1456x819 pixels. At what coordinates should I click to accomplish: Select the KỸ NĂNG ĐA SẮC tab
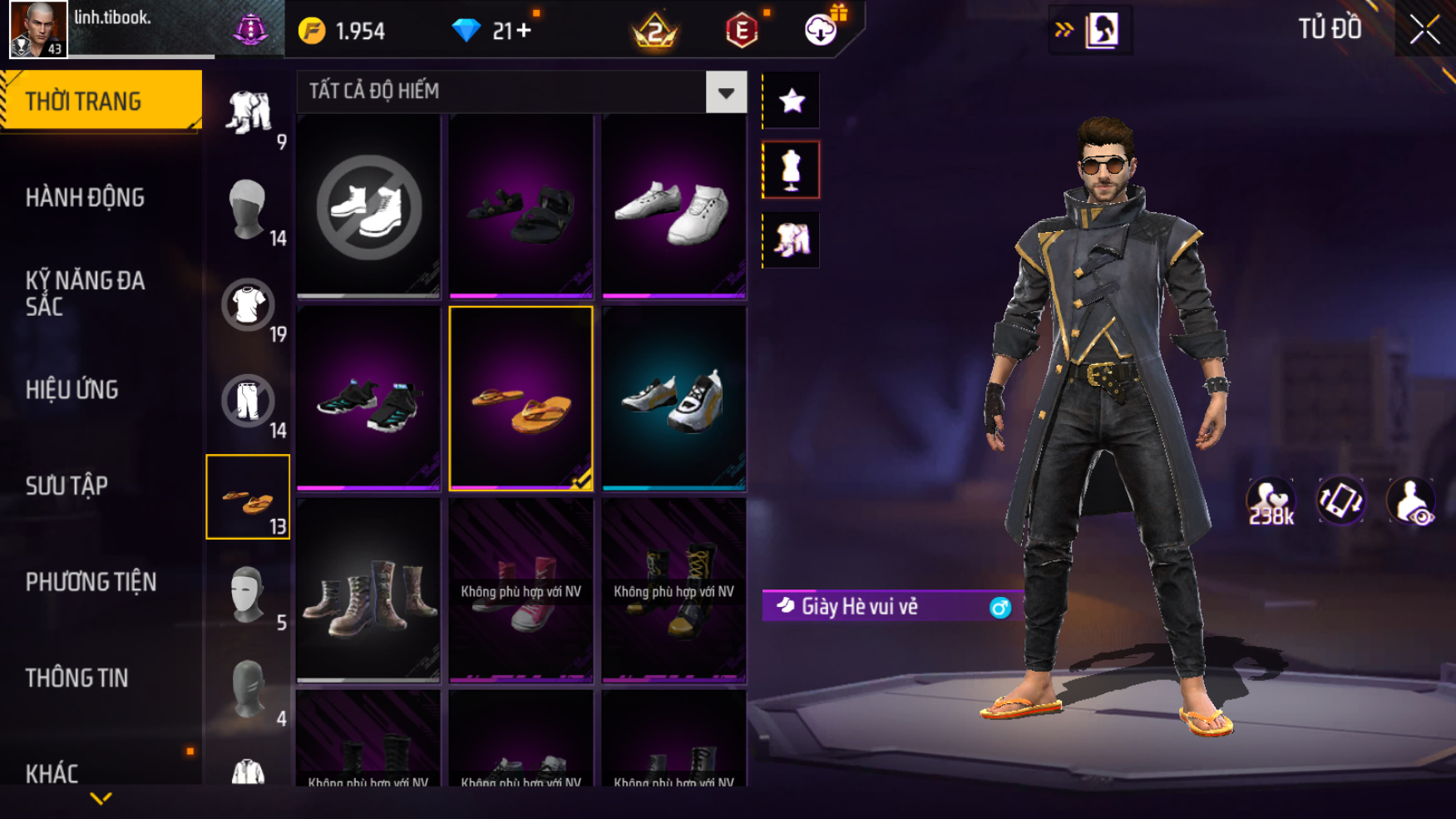(85, 293)
